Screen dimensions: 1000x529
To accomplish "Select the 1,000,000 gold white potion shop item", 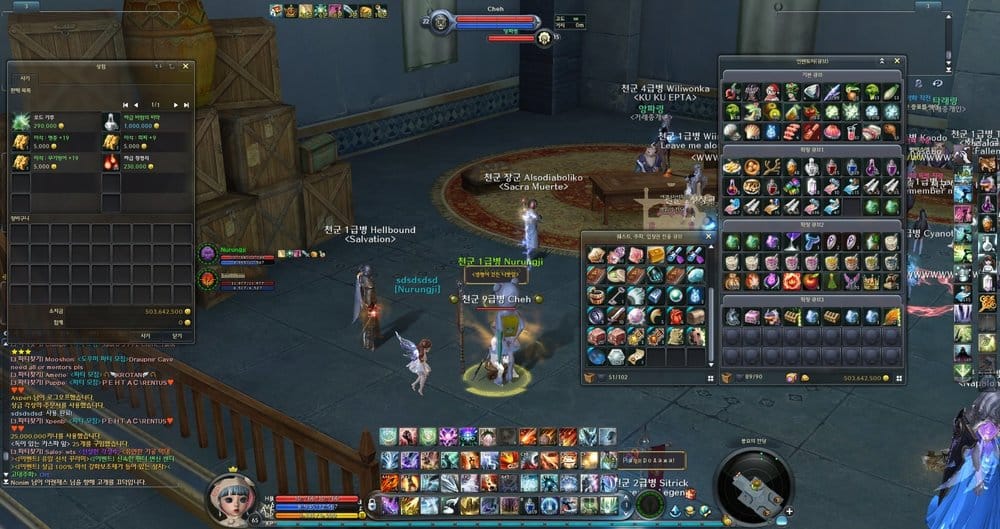I will coord(110,122).
